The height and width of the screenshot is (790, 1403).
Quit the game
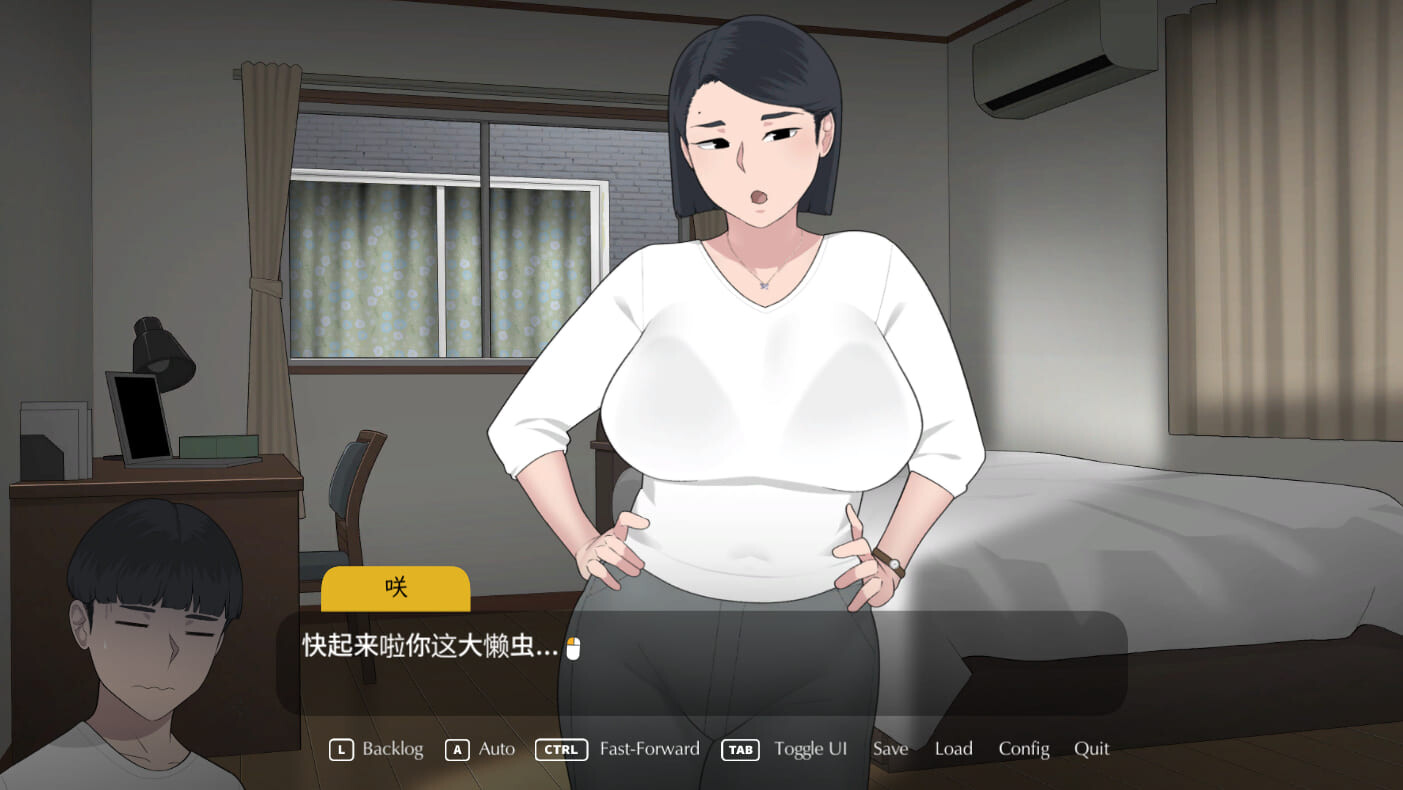pyautogui.click(x=1091, y=749)
